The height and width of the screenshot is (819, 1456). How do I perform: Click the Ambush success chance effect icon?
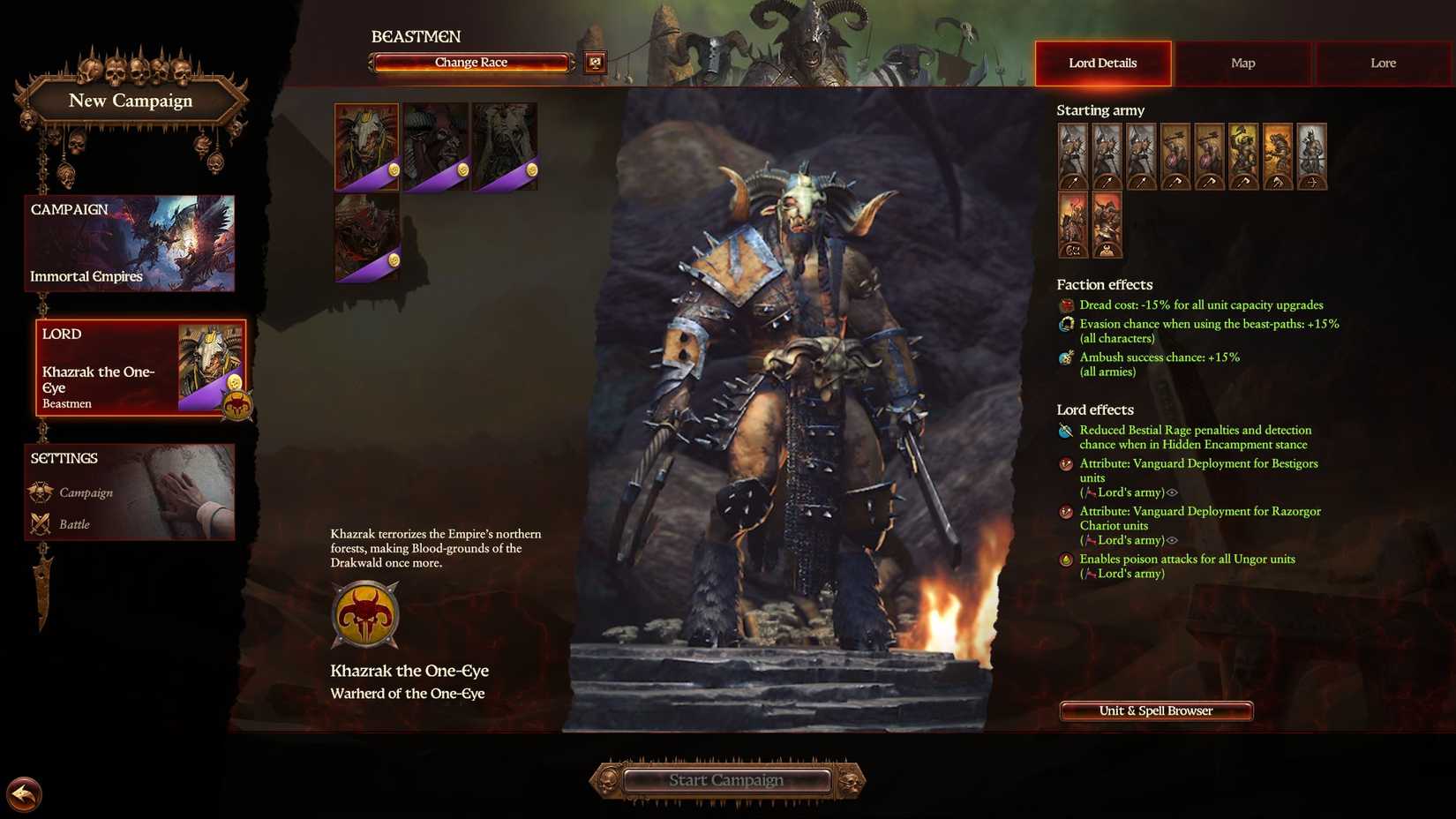pyautogui.click(x=1065, y=358)
